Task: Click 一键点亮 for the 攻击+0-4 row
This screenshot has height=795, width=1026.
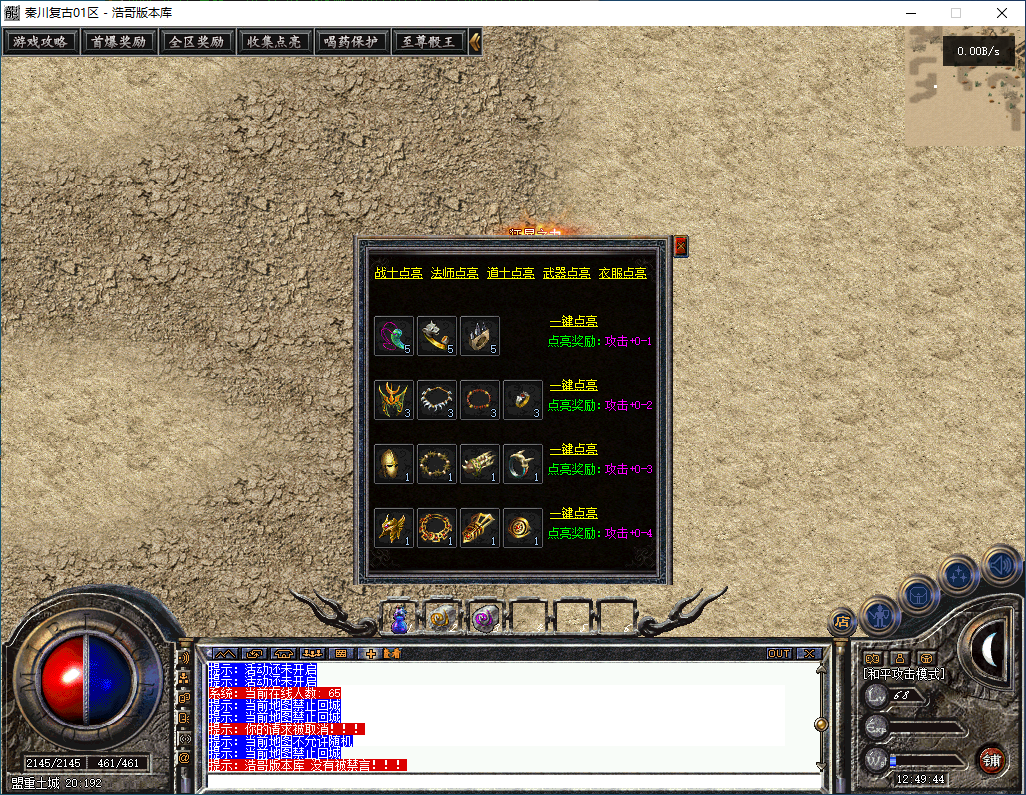Action: click(x=573, y=514)
